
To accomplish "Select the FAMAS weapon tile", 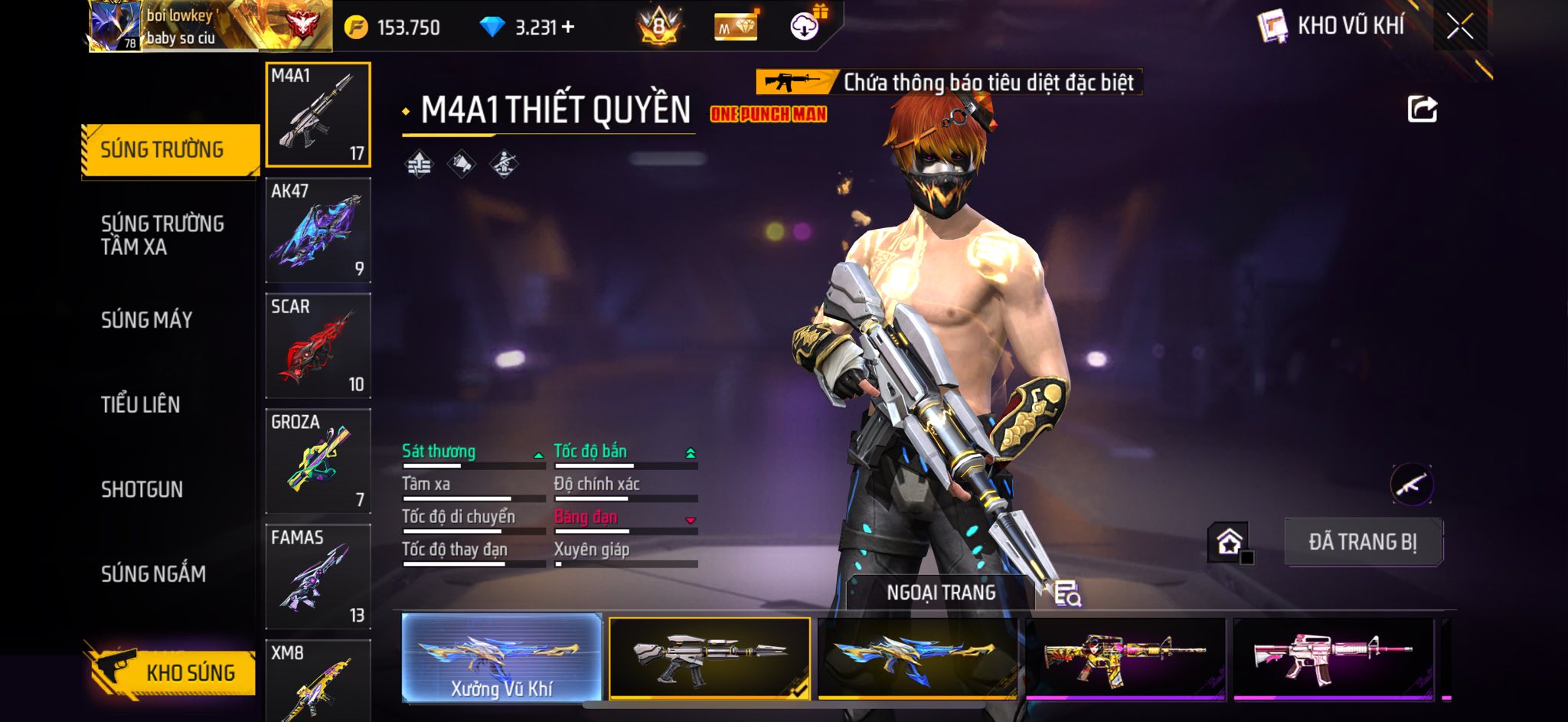I will tap(318, 577).
